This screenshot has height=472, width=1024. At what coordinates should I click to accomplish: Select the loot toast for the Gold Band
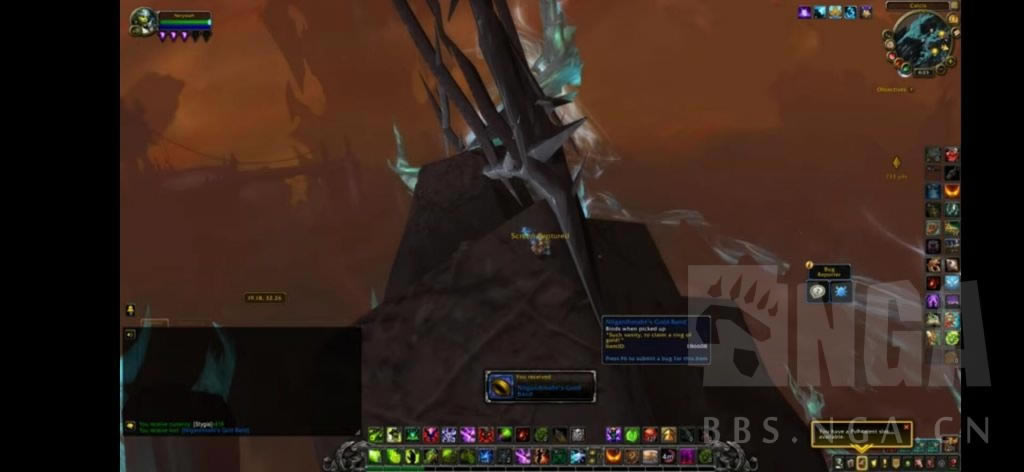pos(540,386)
